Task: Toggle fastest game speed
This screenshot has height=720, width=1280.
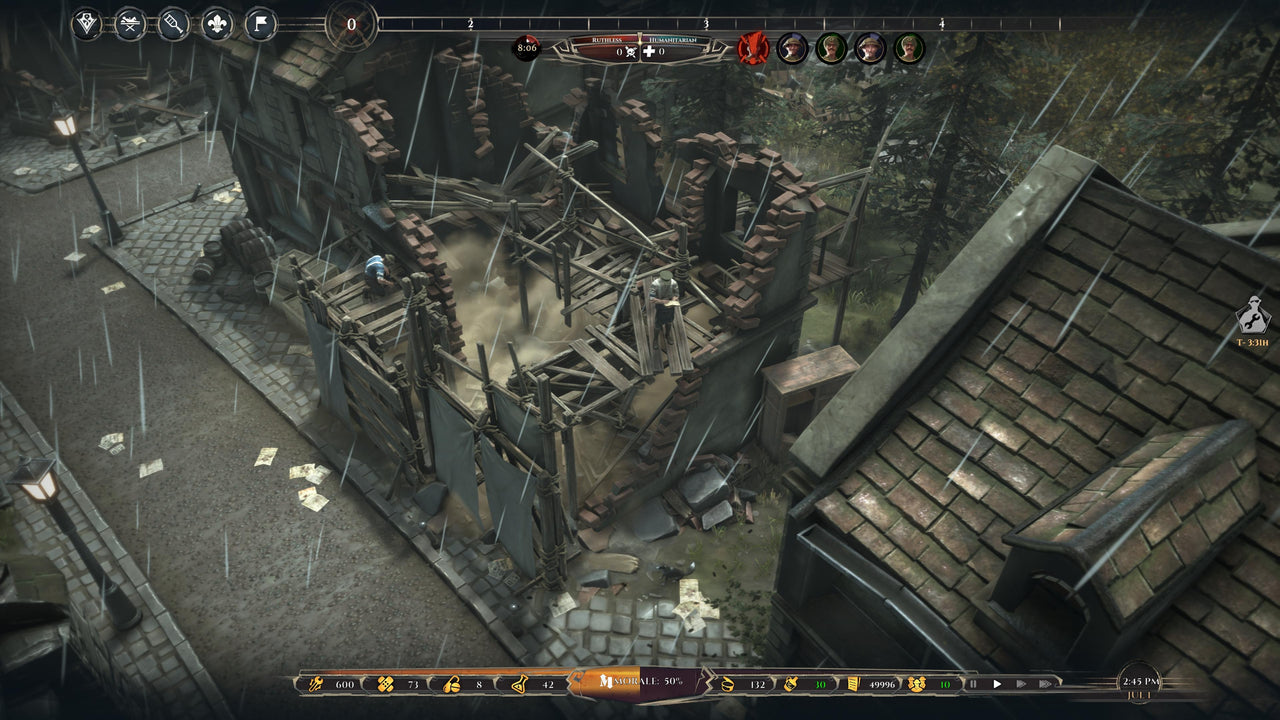Action: coord(1044,683)
